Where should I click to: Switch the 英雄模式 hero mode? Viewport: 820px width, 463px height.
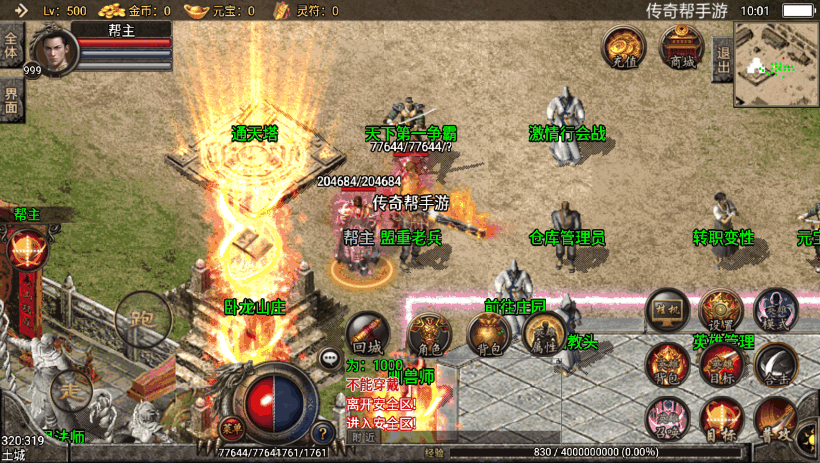coord(775,310)
